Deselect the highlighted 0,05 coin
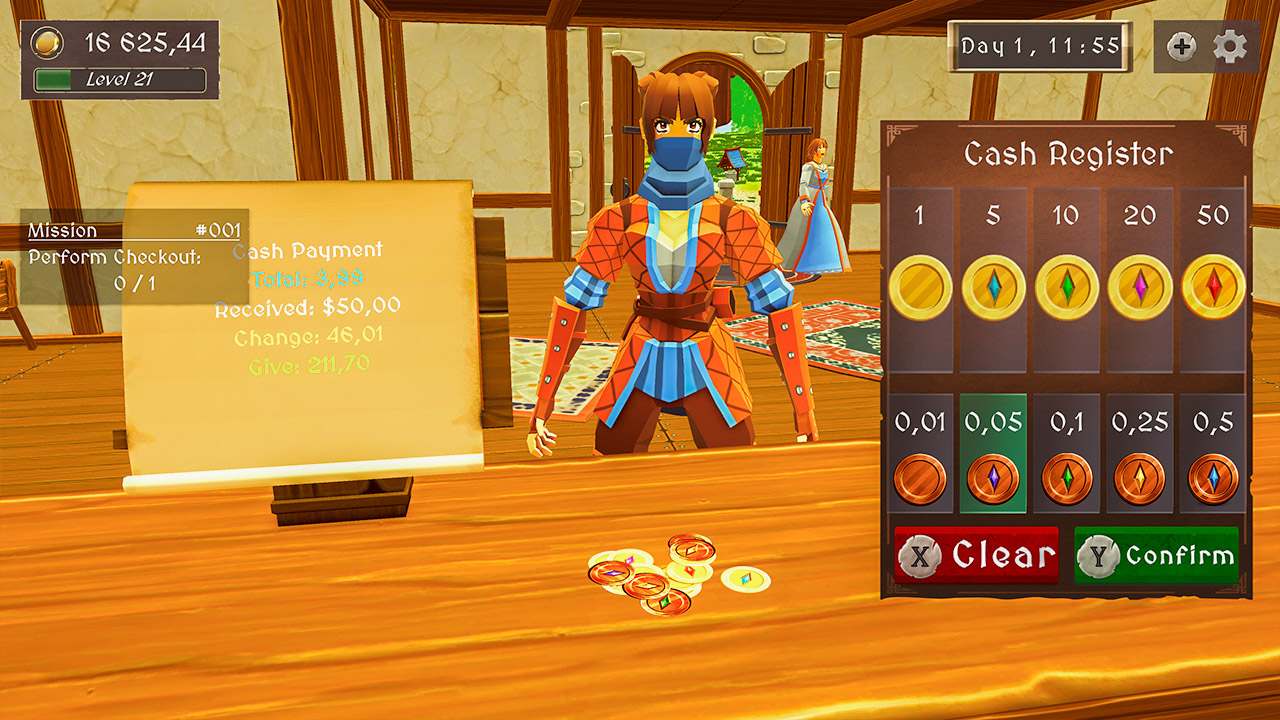 pyautogui.click(x=994, y=478)
